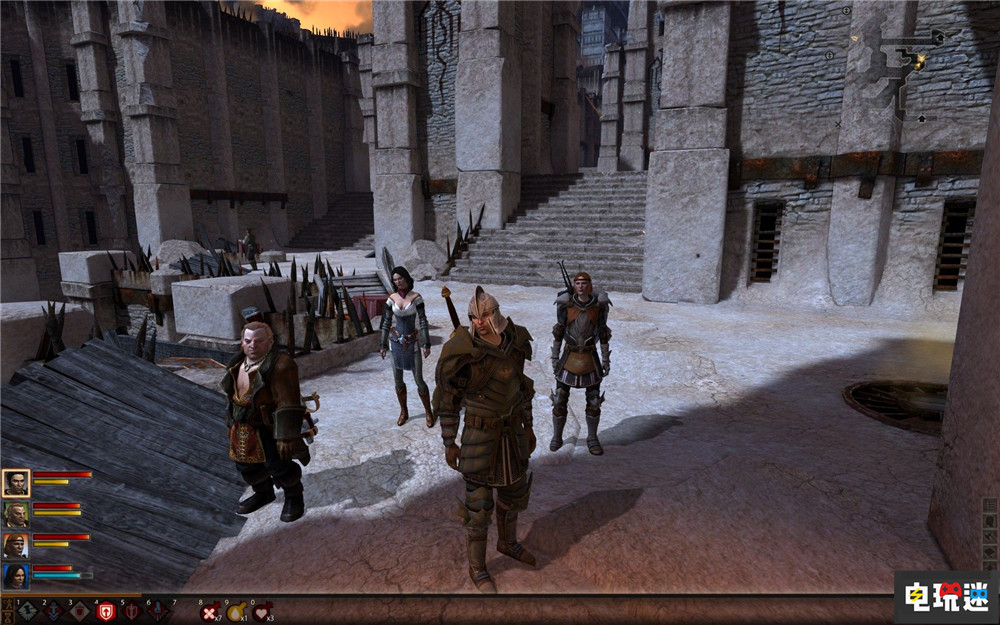Viewport: 1000px width, 625px height.
Task: Use the blue downward-arrows ability in slot 2
Action: tap(53, 611)
